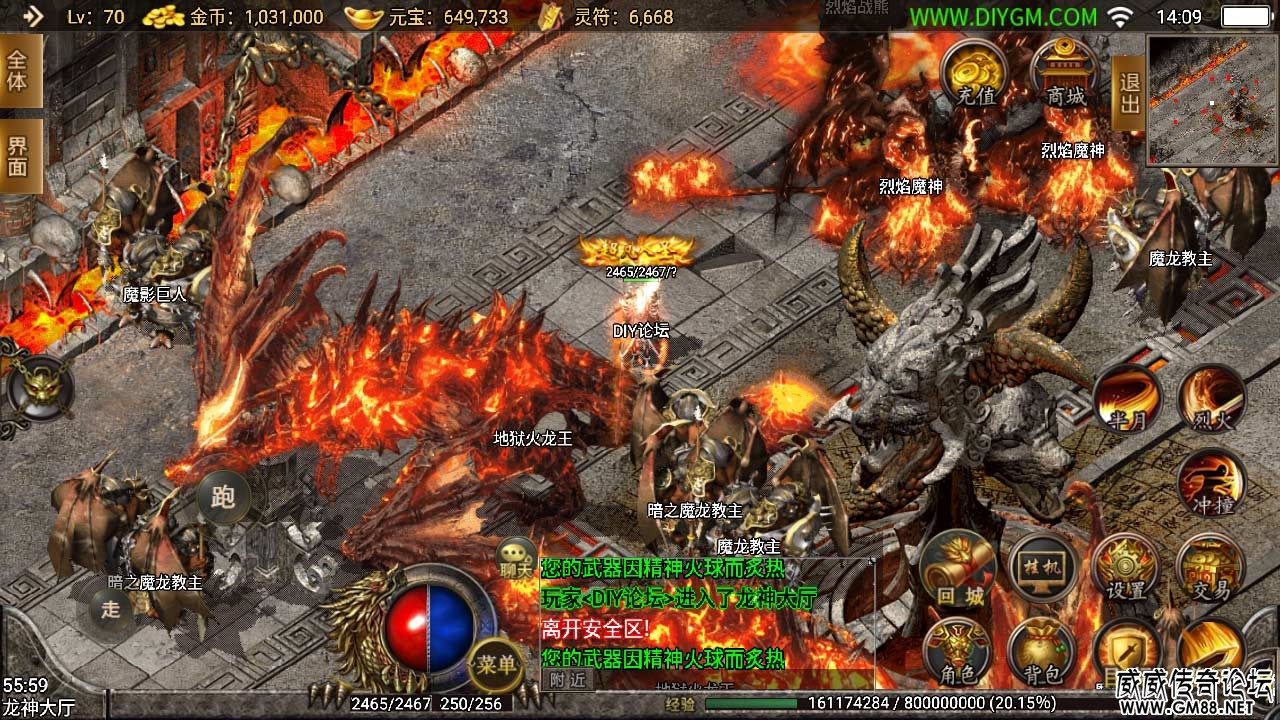This screenshot has width=1280, height=720.
Task: Open the minimap
Action: [1212, 100]
